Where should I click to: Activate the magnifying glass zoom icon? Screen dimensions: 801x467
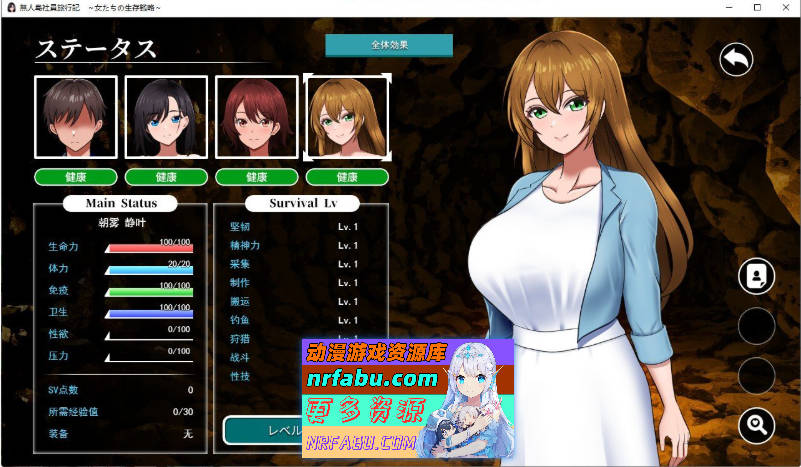[756, 426]
